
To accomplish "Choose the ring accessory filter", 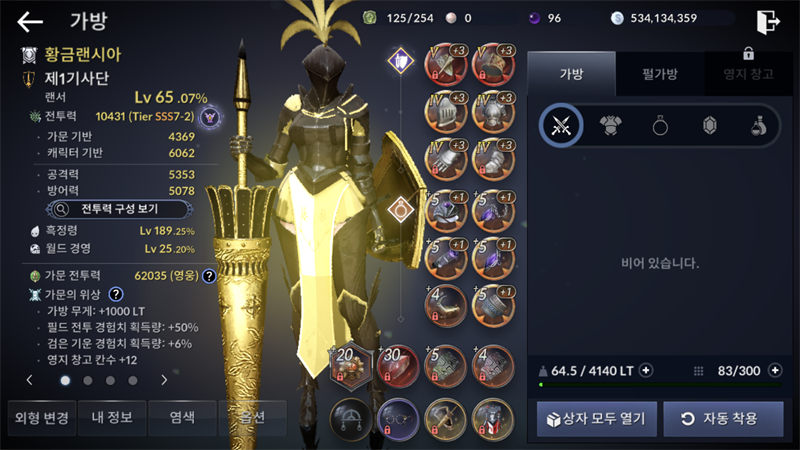I will (660, 125).
